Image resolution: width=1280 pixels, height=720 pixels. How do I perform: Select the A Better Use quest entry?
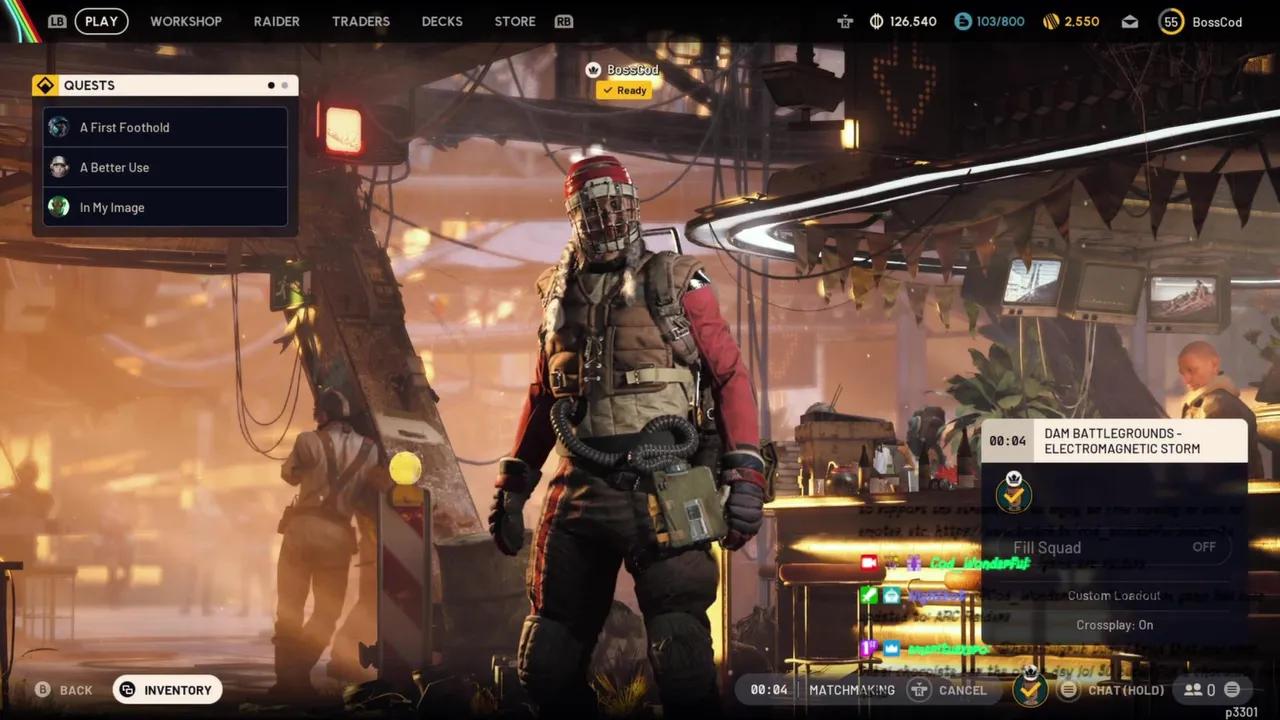[x=113, y=167]
